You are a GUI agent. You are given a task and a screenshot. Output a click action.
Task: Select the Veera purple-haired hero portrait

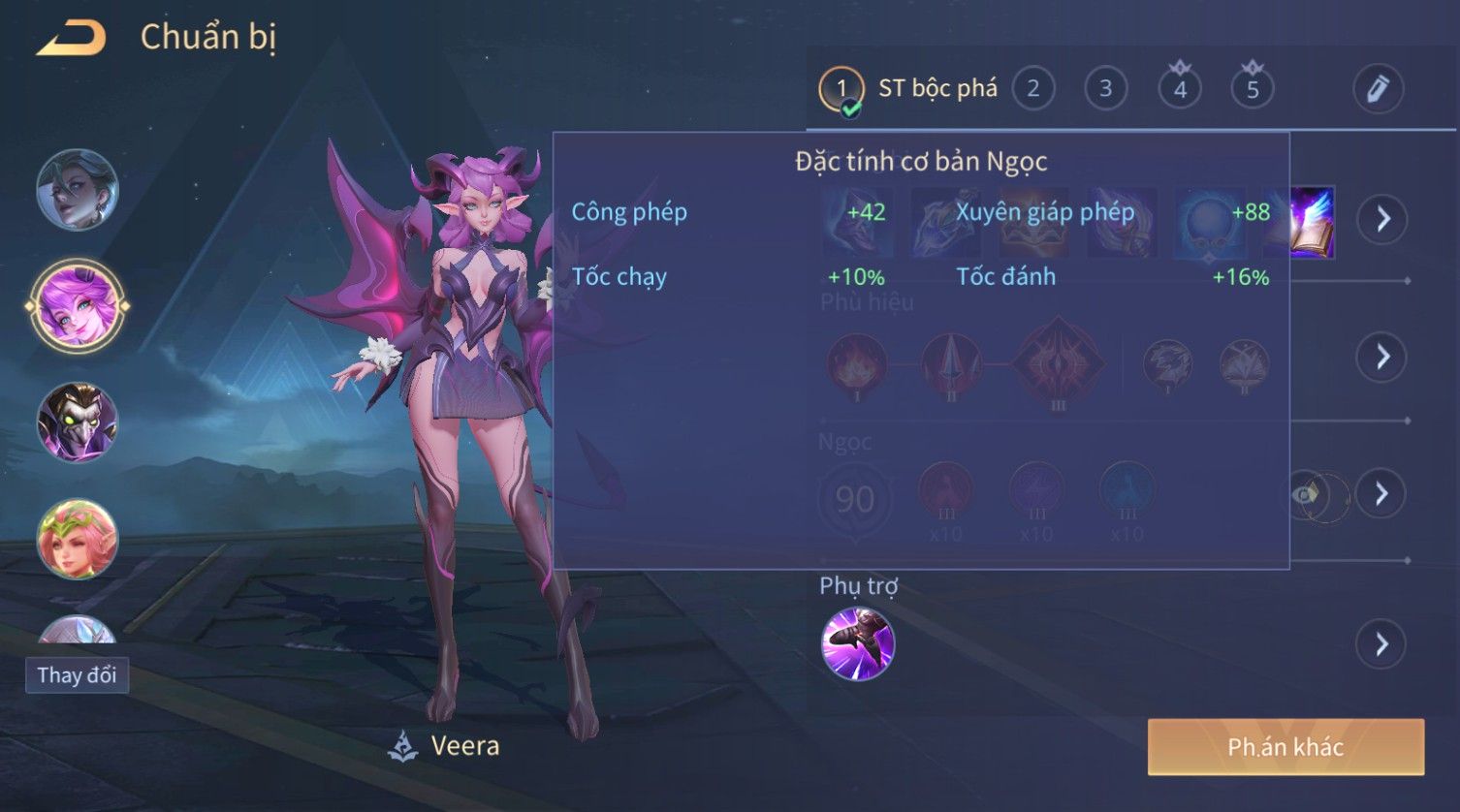[x=78, y=306]
